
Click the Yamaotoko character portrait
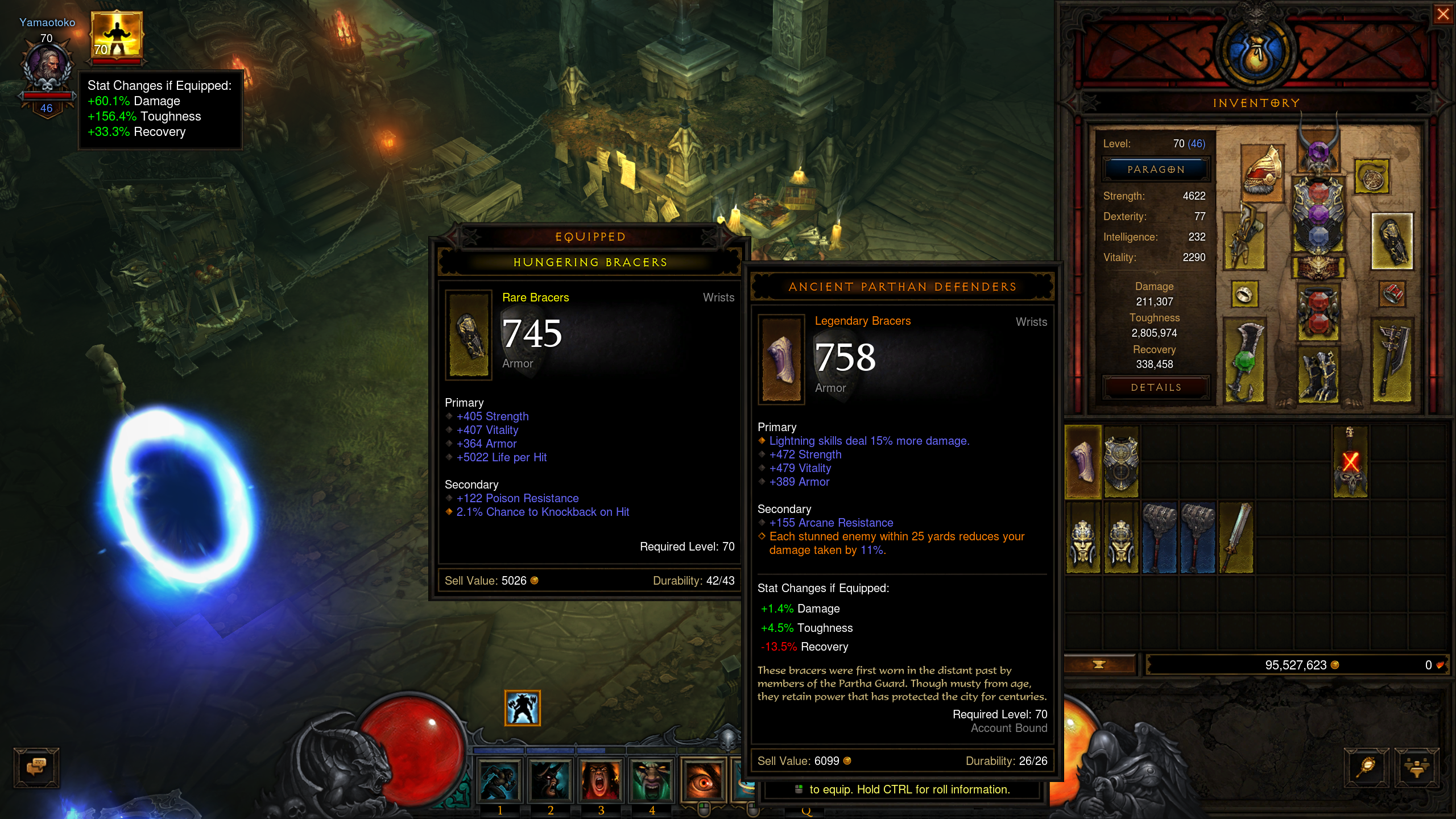48,67
